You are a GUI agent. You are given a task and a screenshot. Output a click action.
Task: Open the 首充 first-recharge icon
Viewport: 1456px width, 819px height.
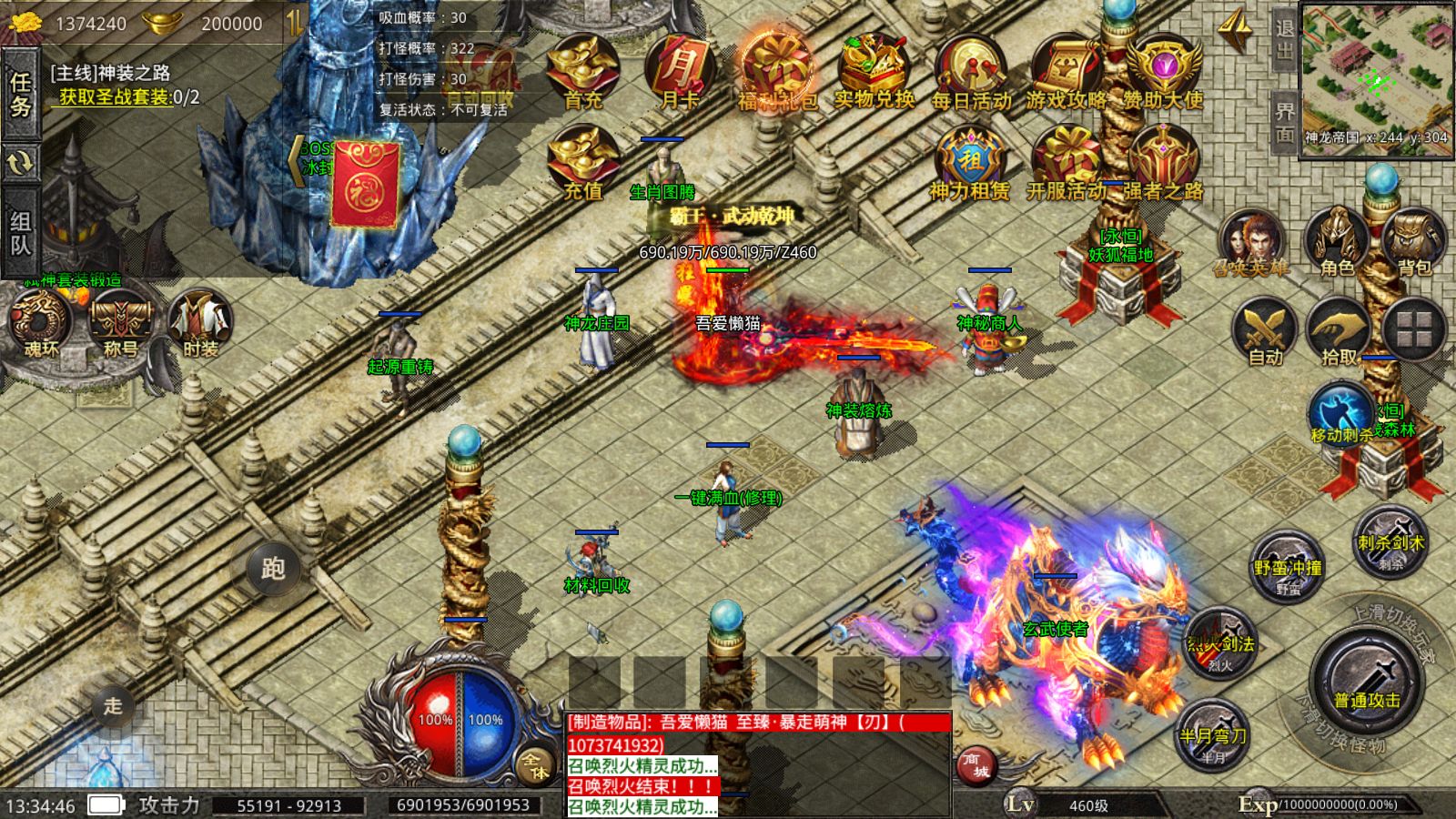pos(582,71)
